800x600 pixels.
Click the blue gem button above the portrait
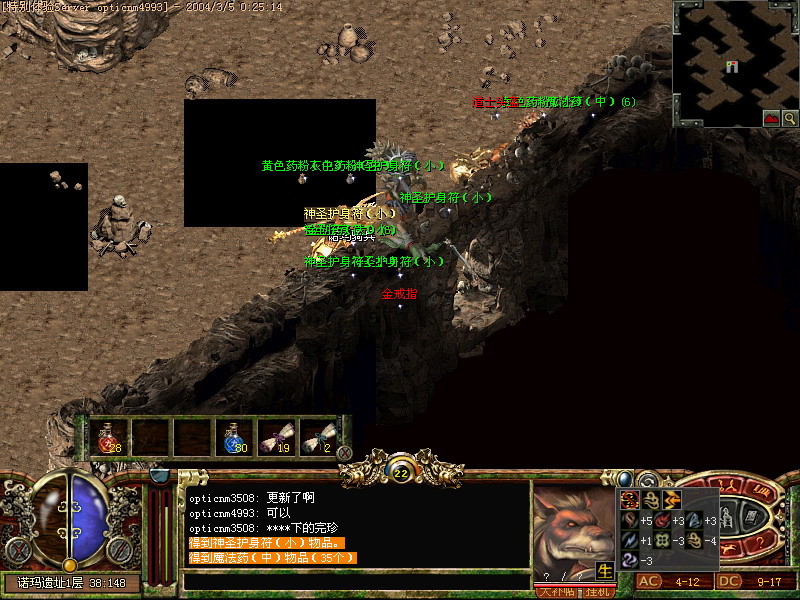tap(625, 479)
